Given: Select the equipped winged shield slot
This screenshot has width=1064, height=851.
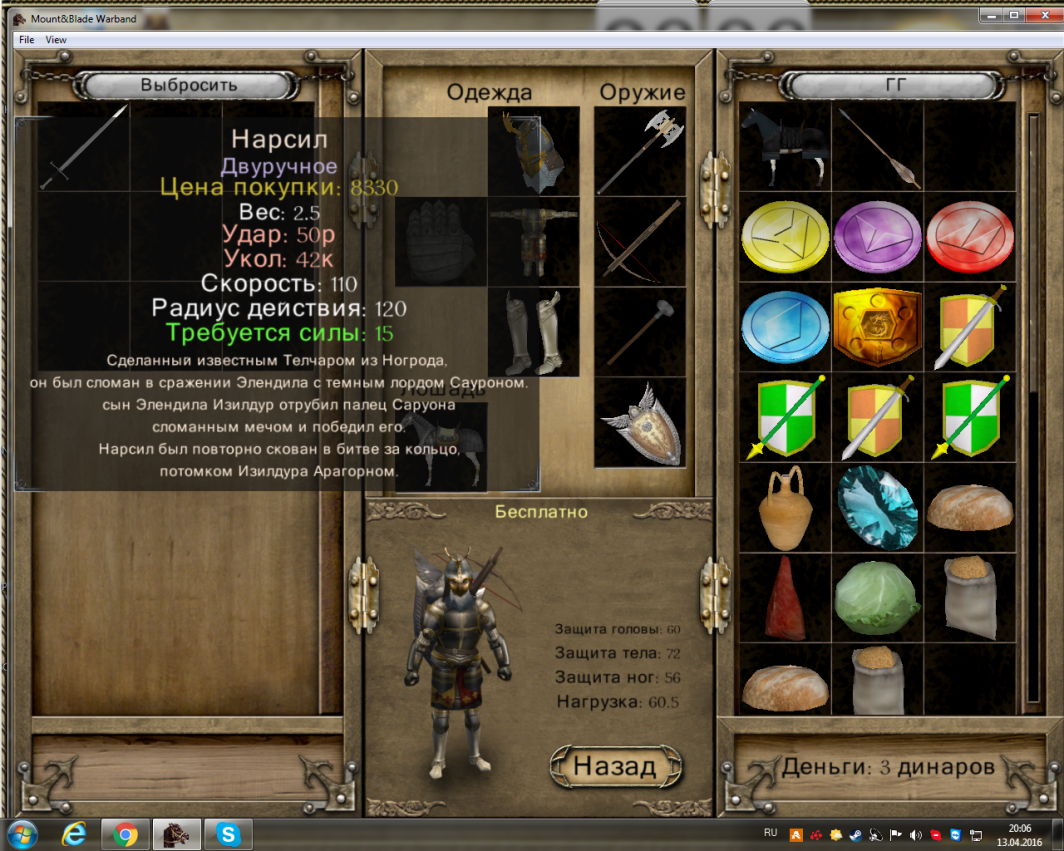Looking at the screenshot, I should click(640, 422).
